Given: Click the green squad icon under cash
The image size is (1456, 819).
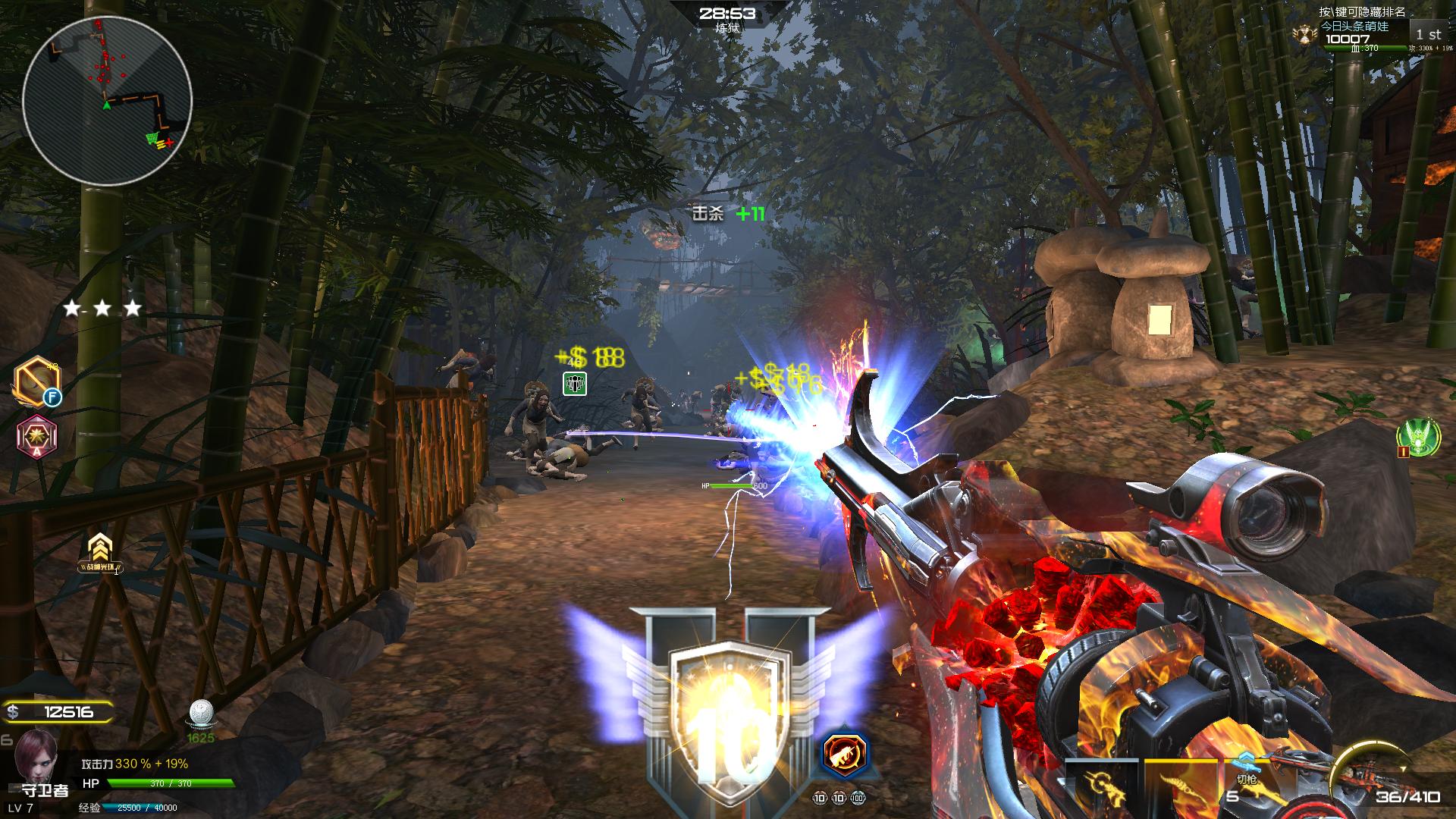Looking at the screenshot, I should pyautogui.click(x=576, y=384).
